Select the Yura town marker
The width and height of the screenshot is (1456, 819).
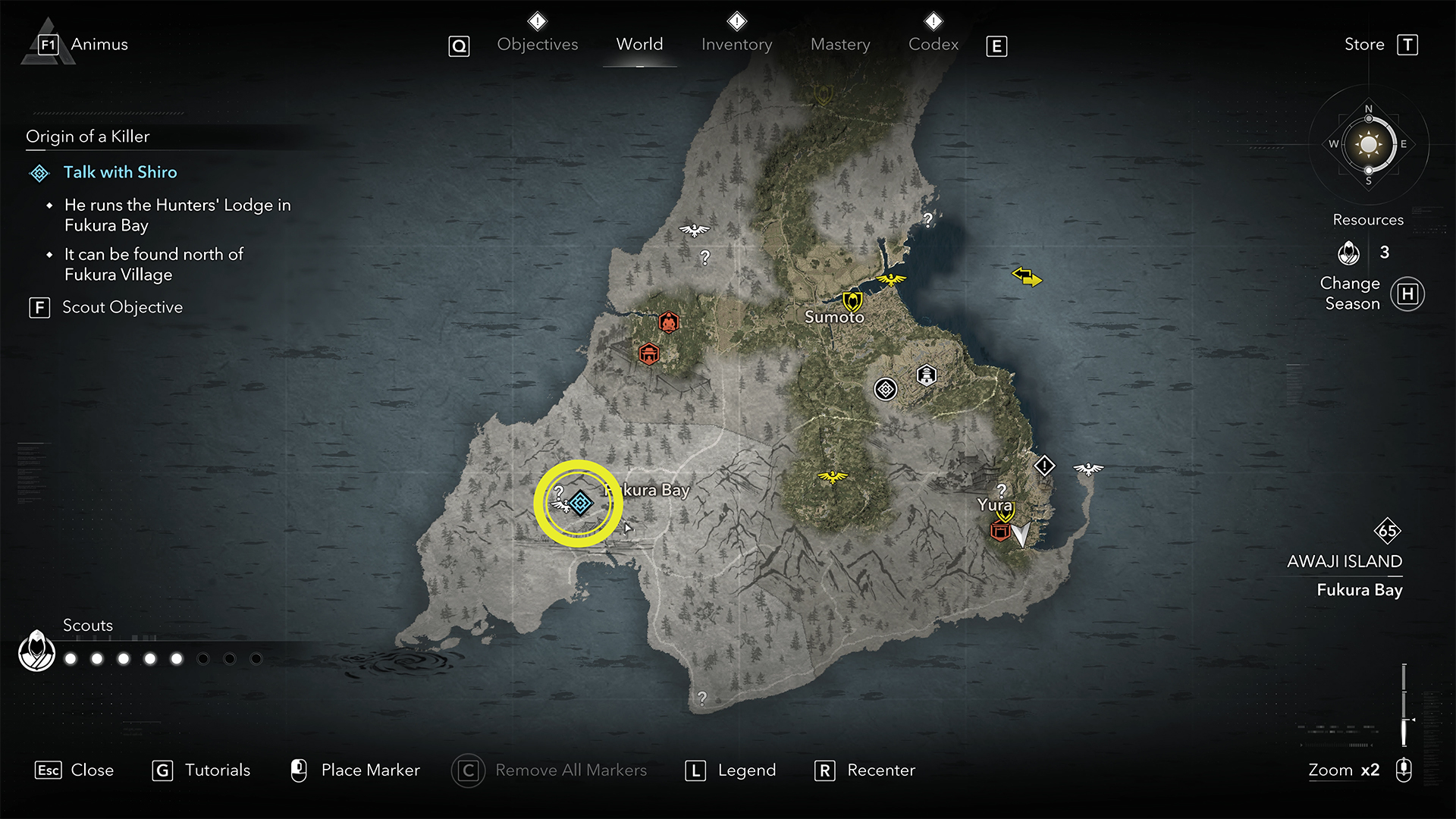pos(1005,516)
